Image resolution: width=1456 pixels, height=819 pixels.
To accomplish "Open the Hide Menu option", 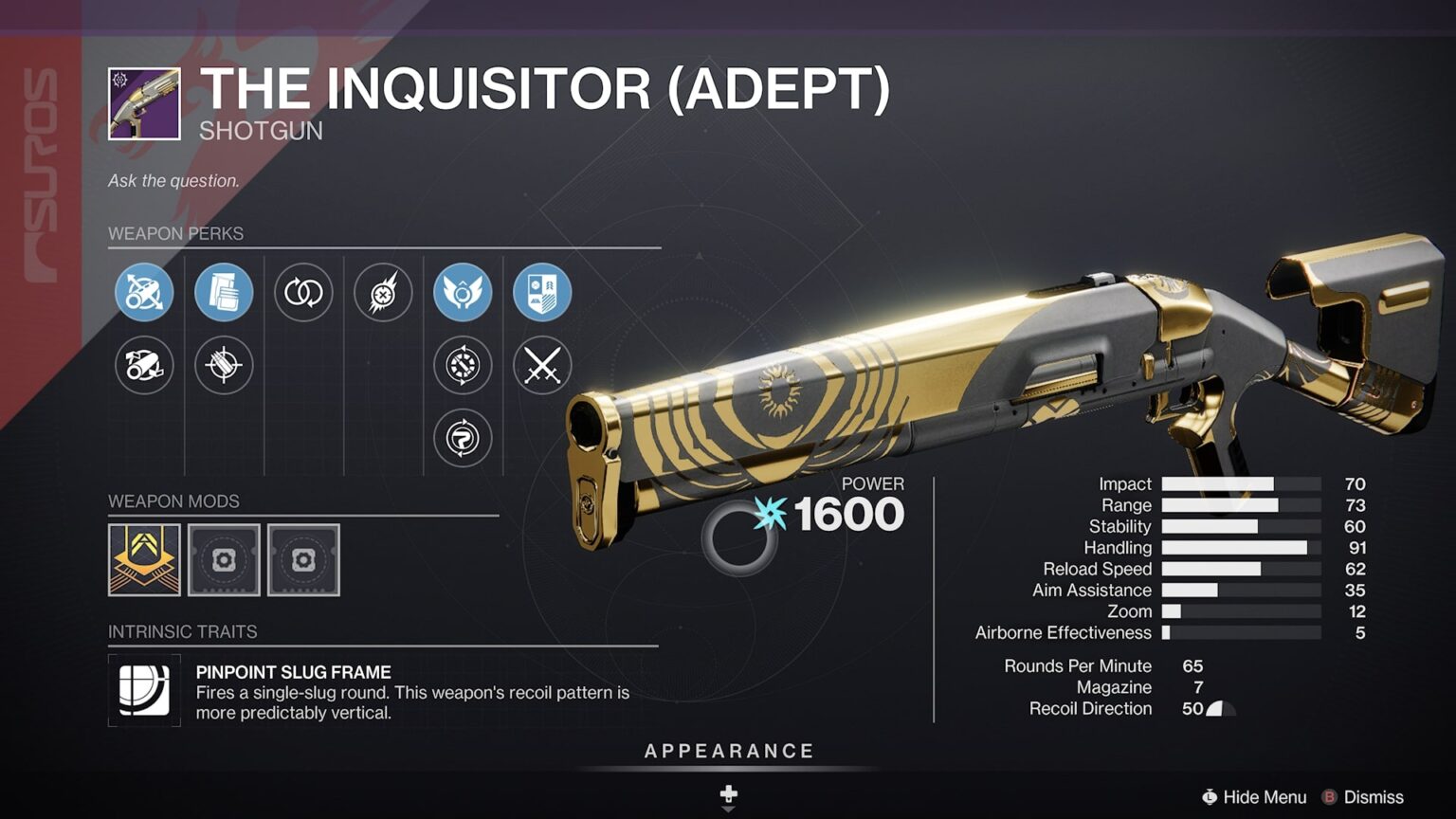I will 1261,797.
